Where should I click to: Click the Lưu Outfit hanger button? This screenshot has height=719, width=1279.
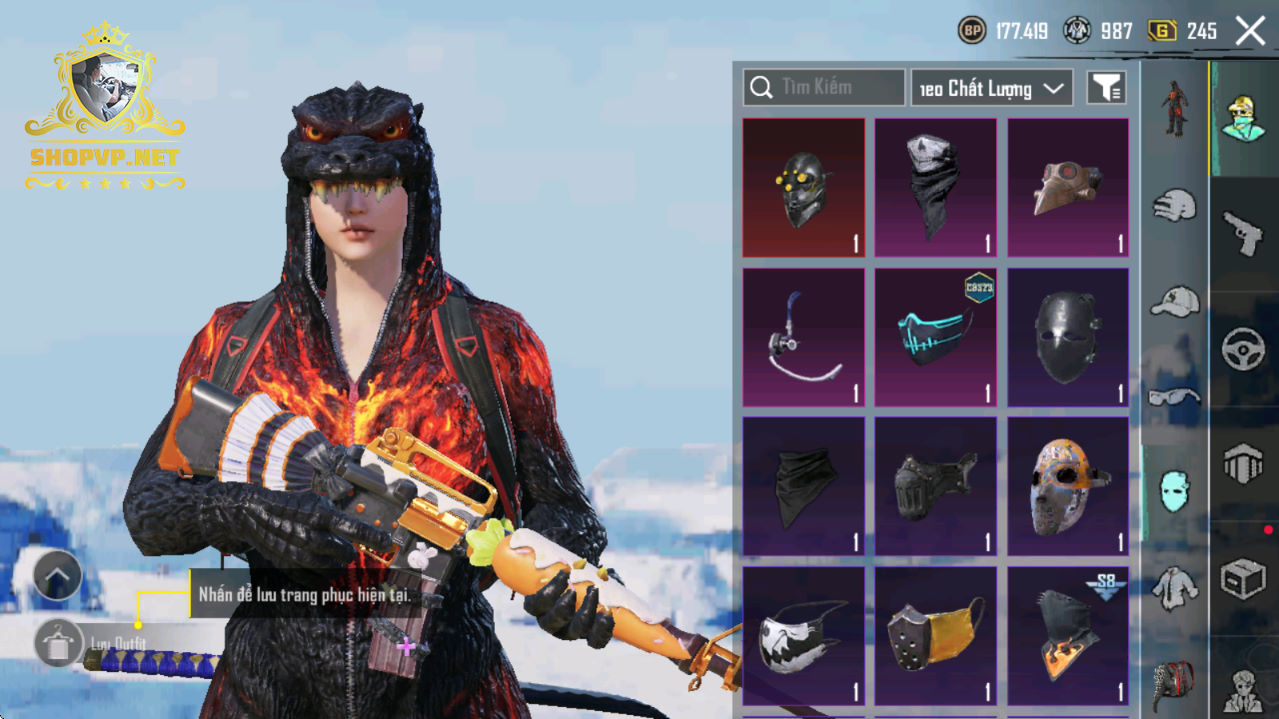[x=58, y=642]
